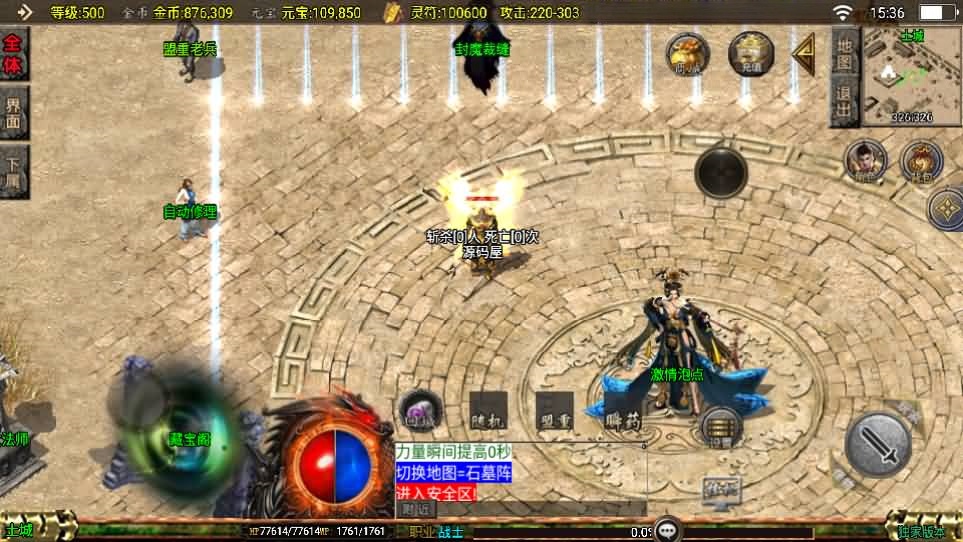Tap the 退出 exit button
This screenshot has height=542, width=963.
click(844, 101)
